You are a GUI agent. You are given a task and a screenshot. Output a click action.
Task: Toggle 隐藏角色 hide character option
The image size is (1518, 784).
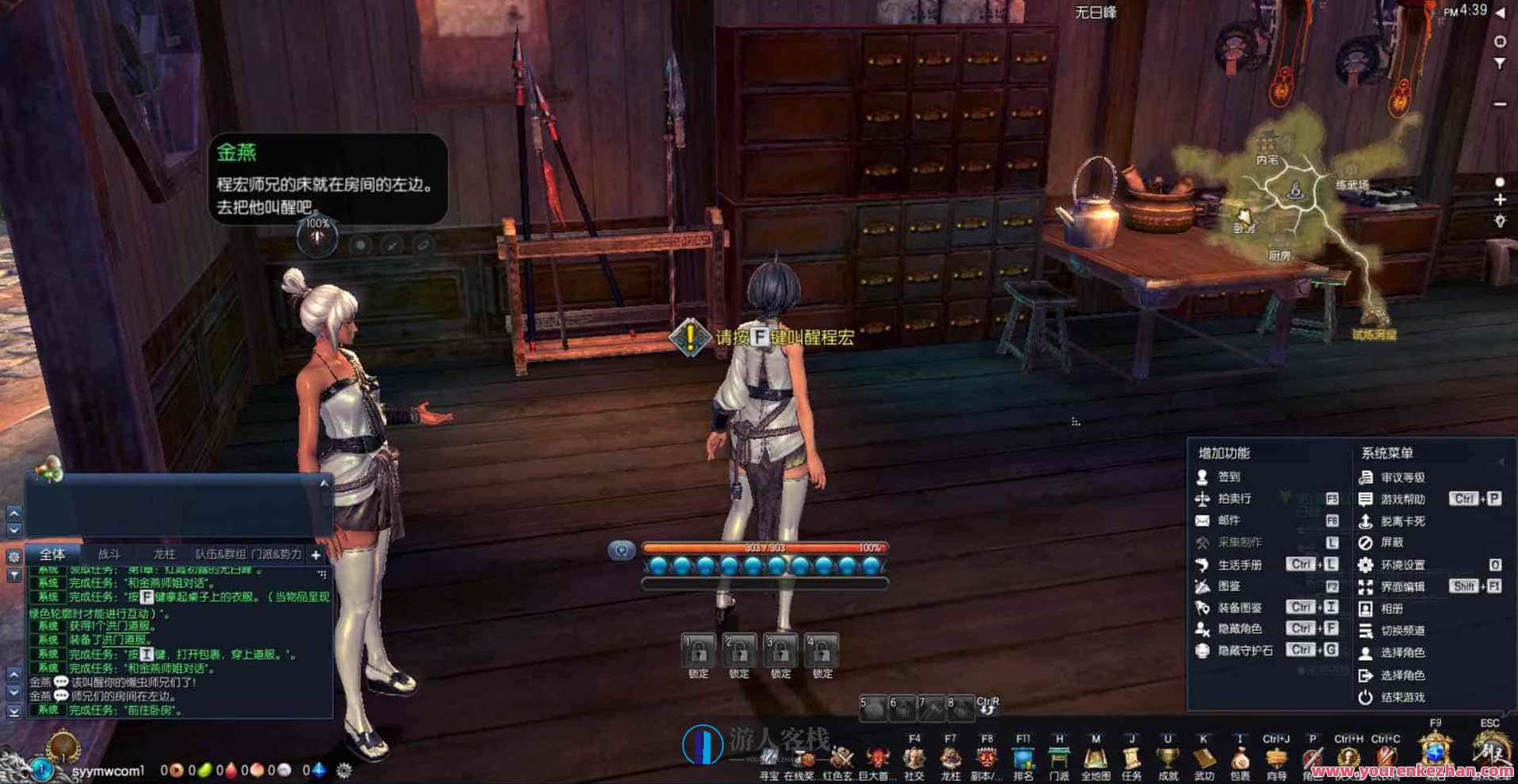click(x=1240, y=628)
